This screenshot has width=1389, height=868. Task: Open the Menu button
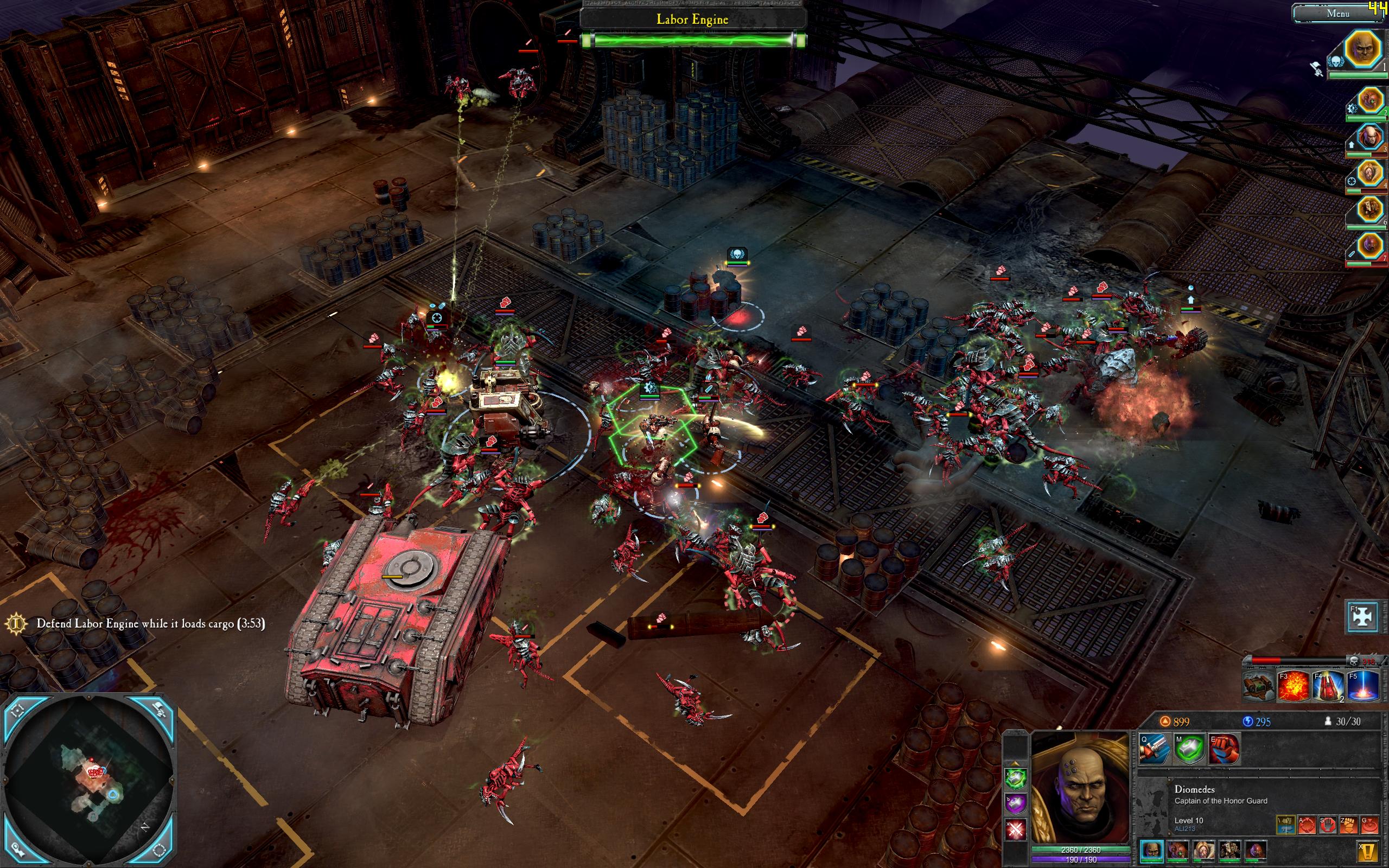click(x=1337, y=13)
